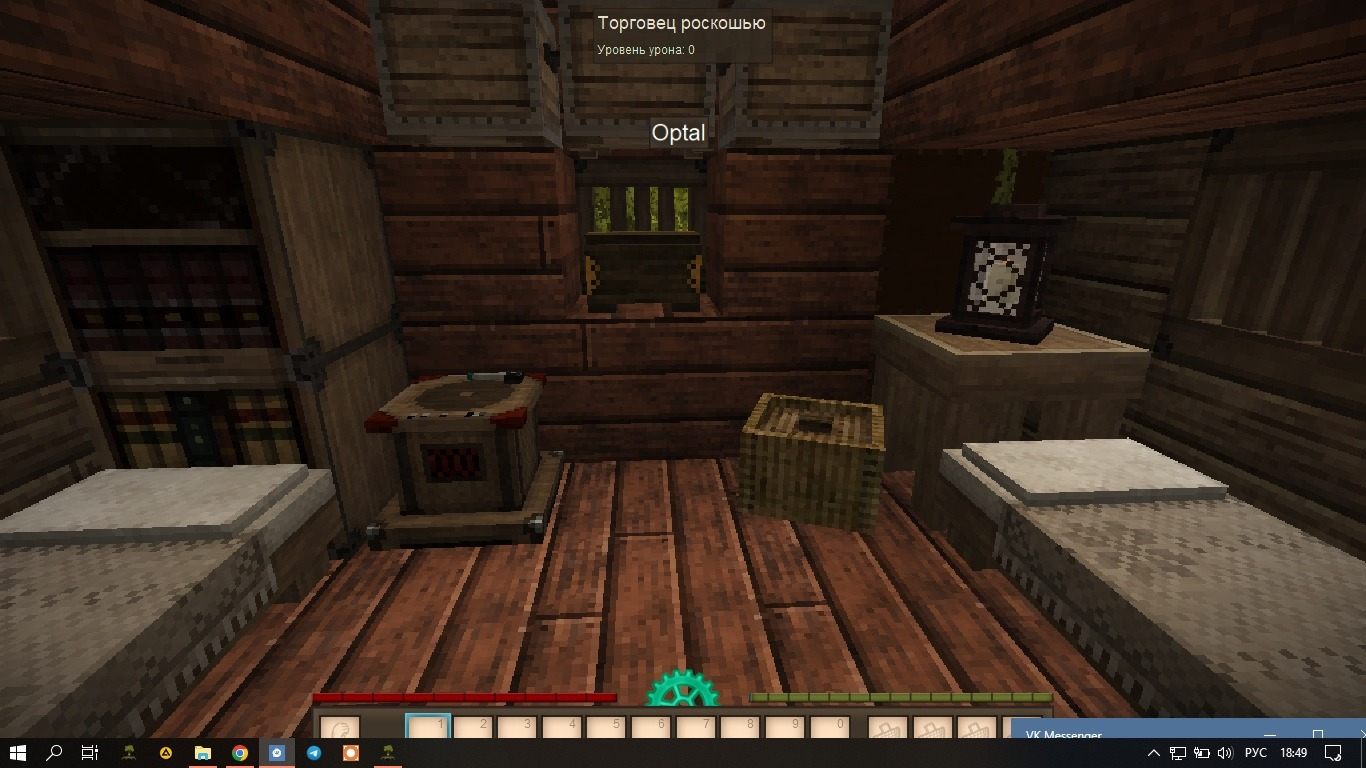The image size is (1366, 768).
Task: Click the highlighted camera app on the taskbar
Action: point(278,753)
